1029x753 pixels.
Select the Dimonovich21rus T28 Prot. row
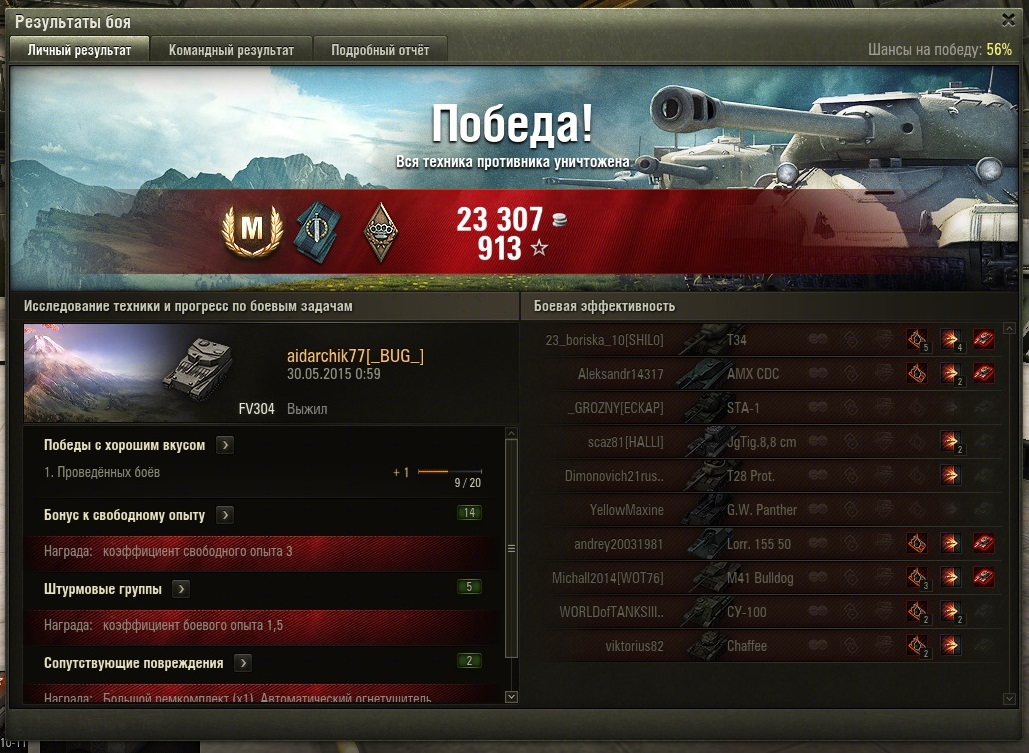760,476
